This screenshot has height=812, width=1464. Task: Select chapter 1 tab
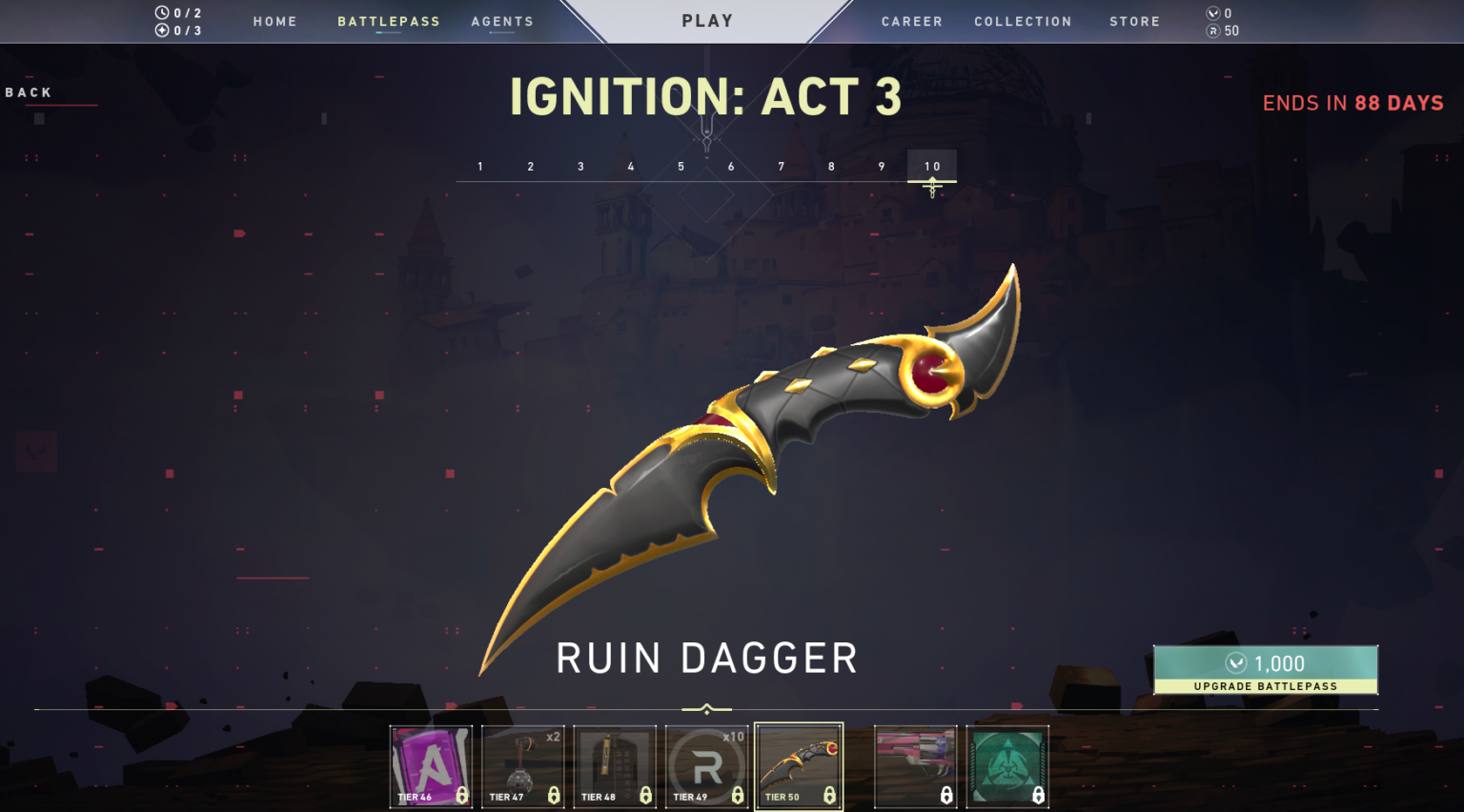480,166
